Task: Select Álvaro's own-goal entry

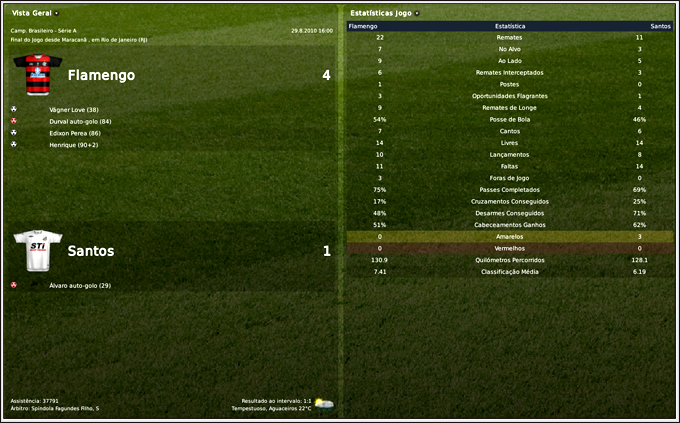Action: click(x=79, y=285)
